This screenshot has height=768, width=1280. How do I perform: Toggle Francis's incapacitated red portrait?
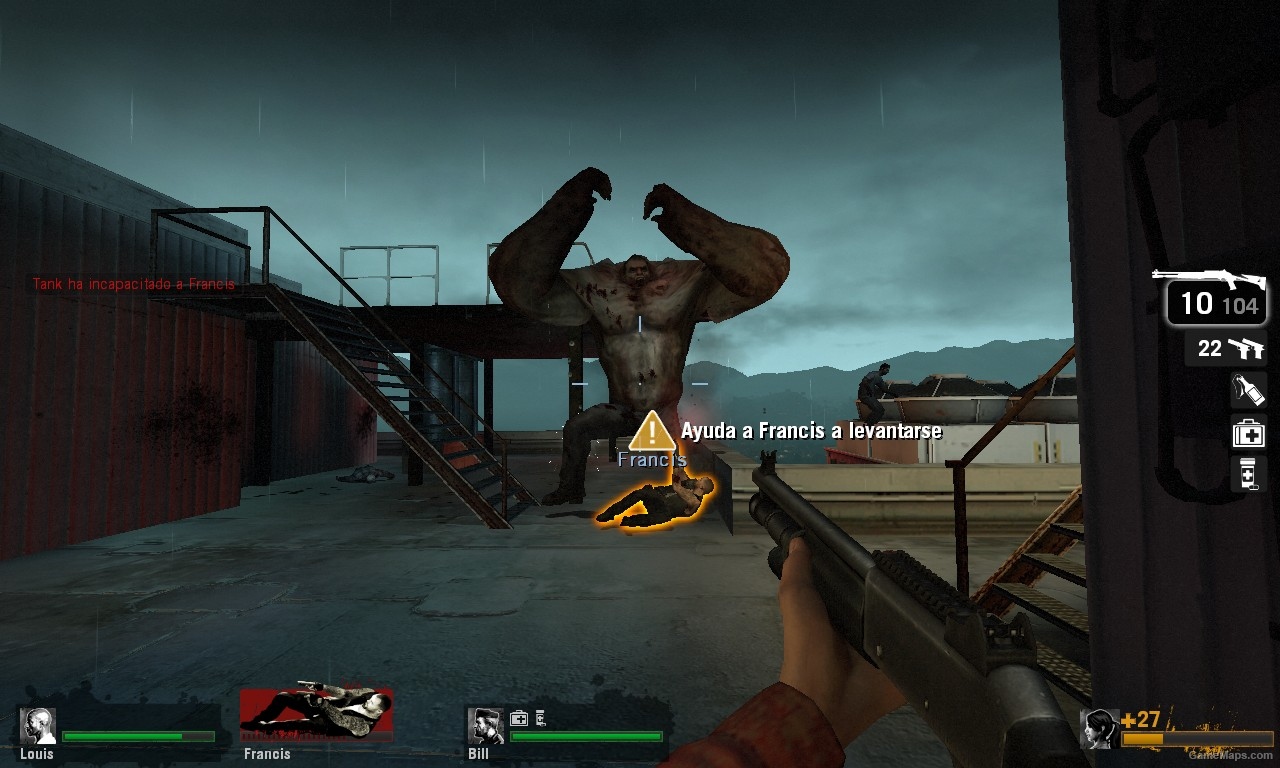pos(315,714)
